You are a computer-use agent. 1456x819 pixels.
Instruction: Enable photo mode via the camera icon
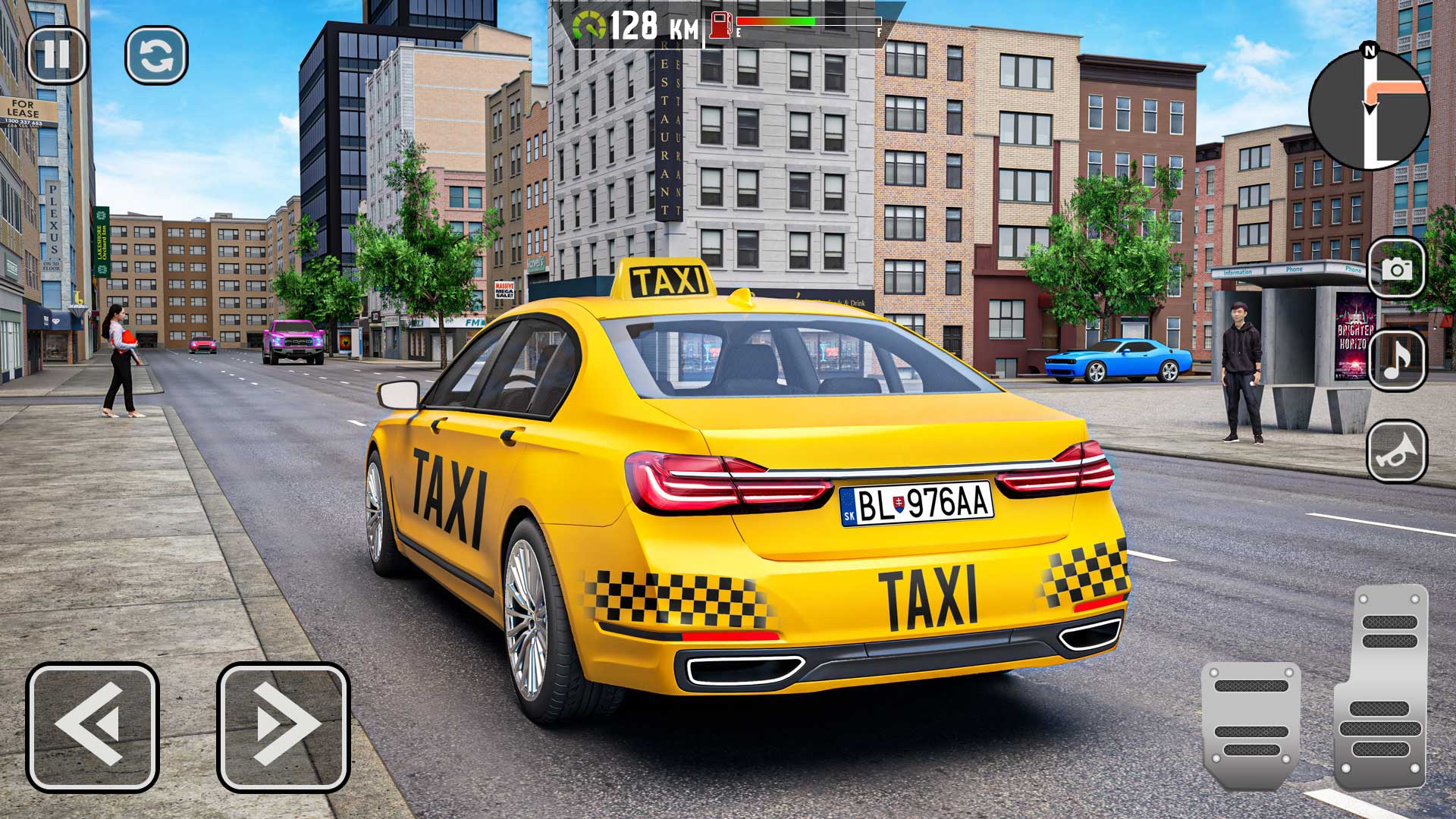click(1398, 270)
